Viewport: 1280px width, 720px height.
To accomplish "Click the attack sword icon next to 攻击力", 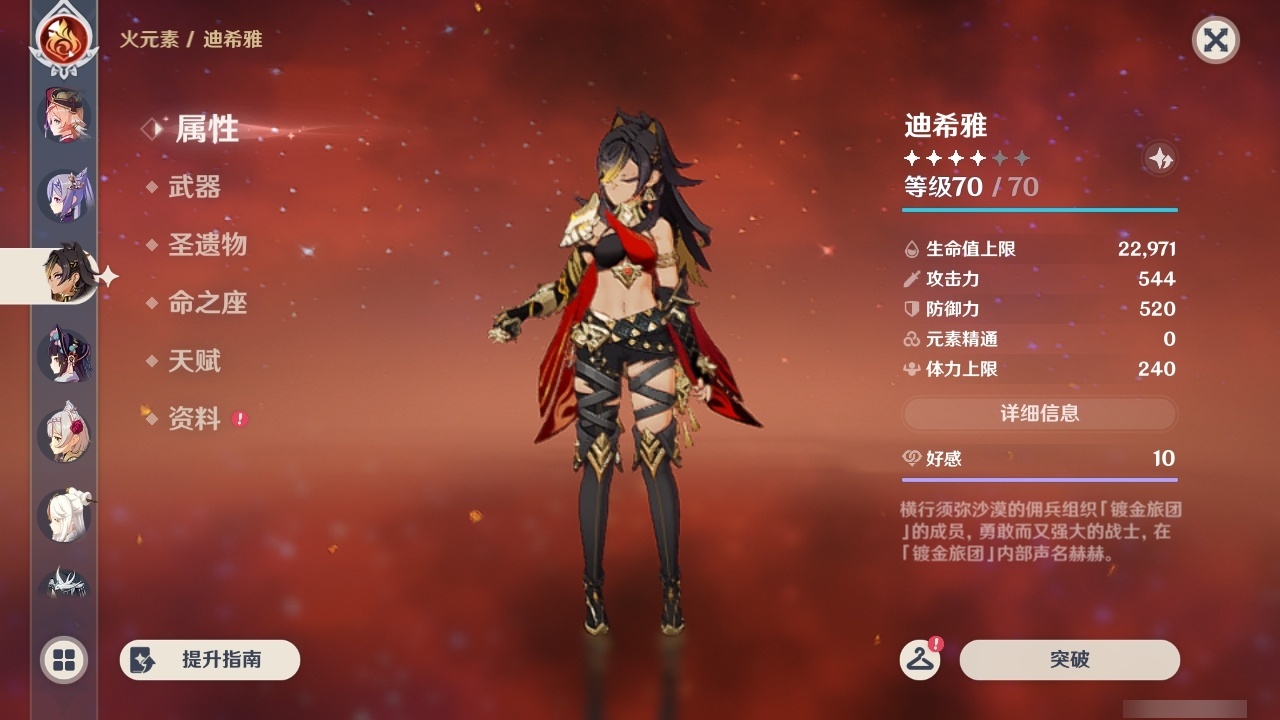I will tap(911, 279).
